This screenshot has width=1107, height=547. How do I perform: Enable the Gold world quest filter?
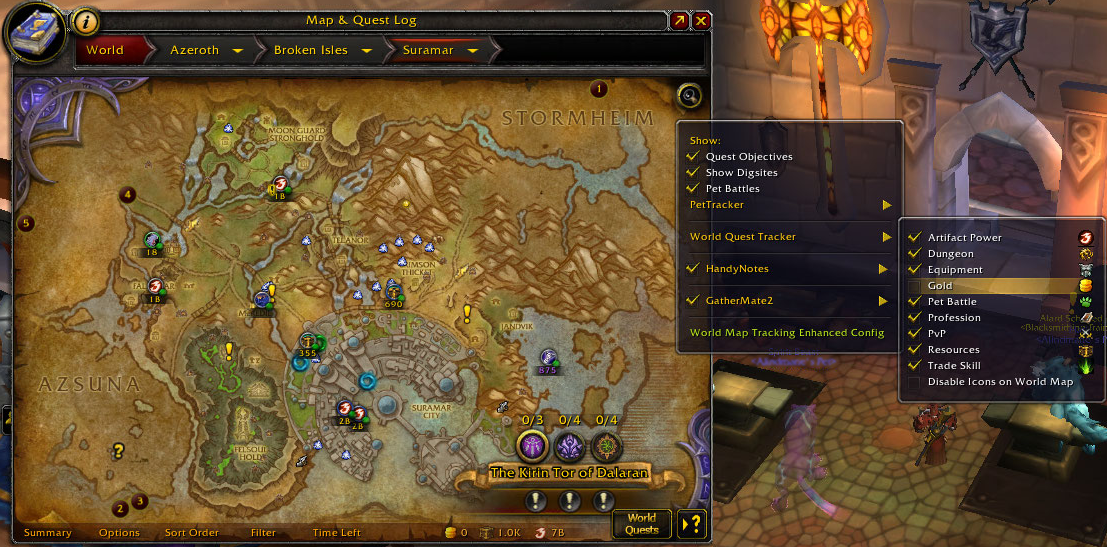click(x=914, y=286)
